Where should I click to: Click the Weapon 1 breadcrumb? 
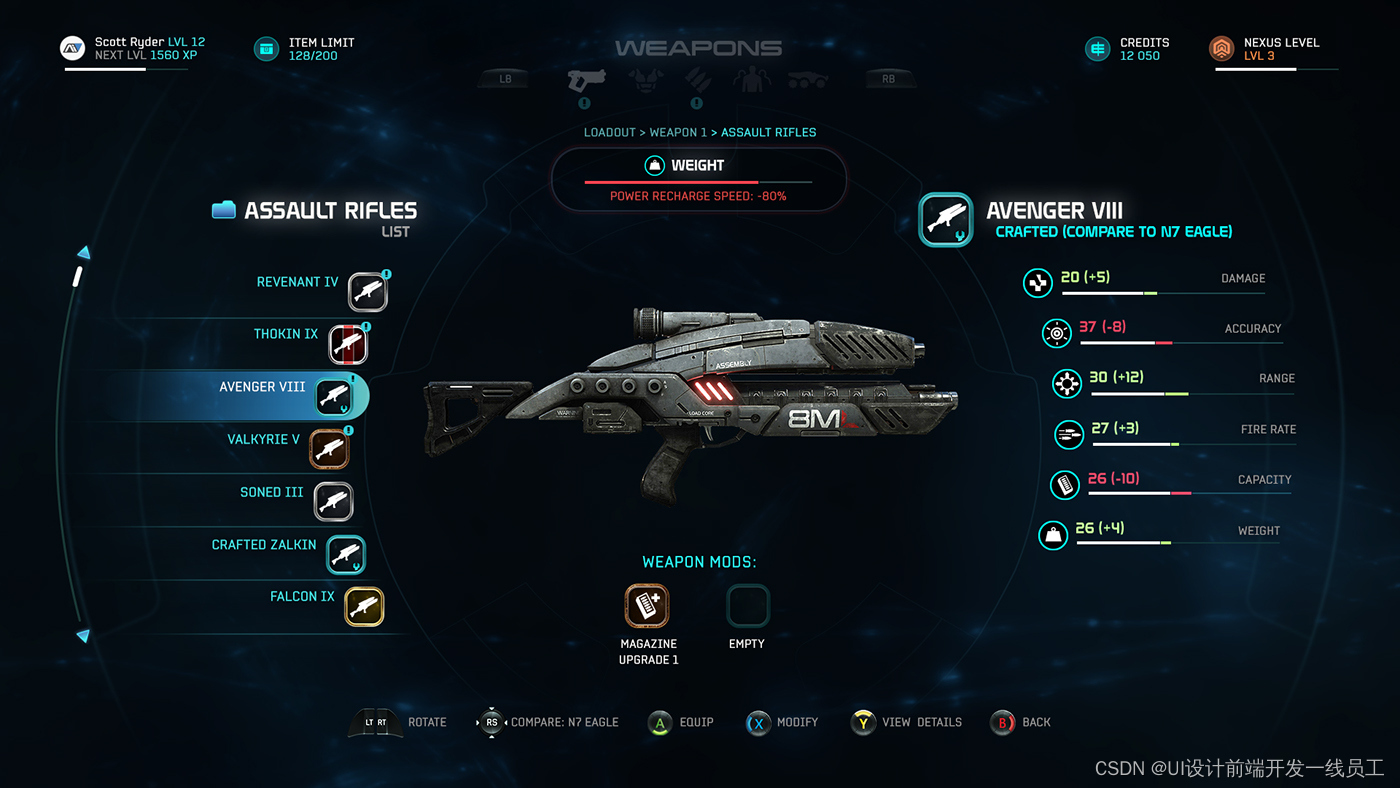click(678, 132)
